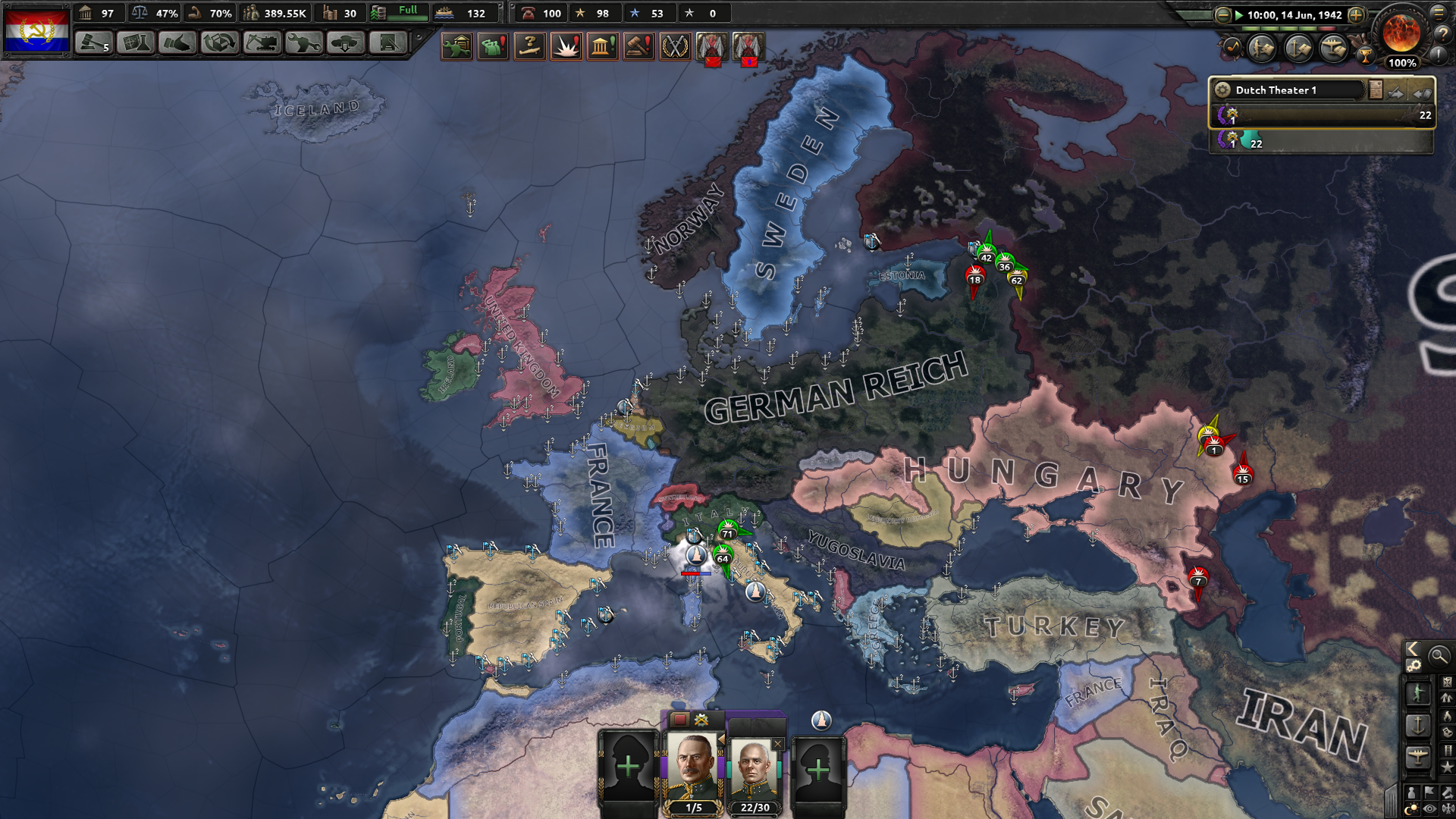Viewport: 1456px width, 819px height.
Task: Open settings gear for Dutch Theater 1
Action: click(1222, 90)
